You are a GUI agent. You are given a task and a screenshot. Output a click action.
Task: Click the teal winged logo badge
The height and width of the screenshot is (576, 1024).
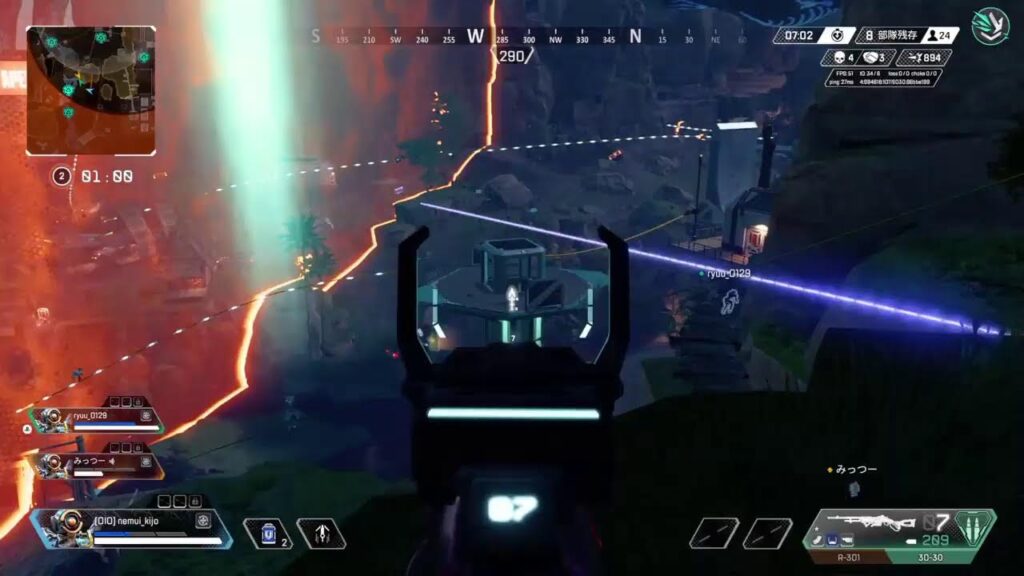tap(990, 25)
